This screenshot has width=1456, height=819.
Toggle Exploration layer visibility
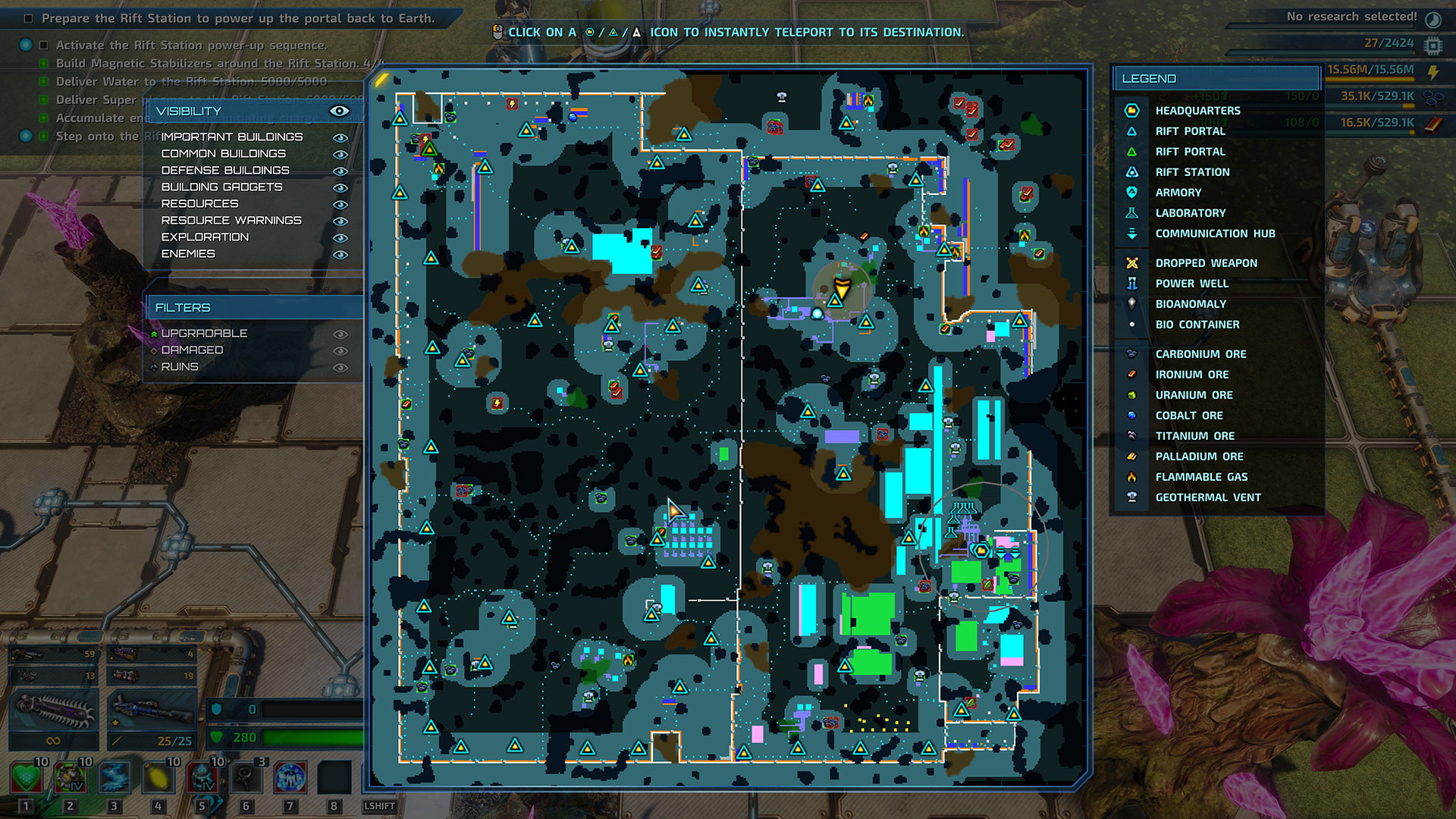coord(340,237)
